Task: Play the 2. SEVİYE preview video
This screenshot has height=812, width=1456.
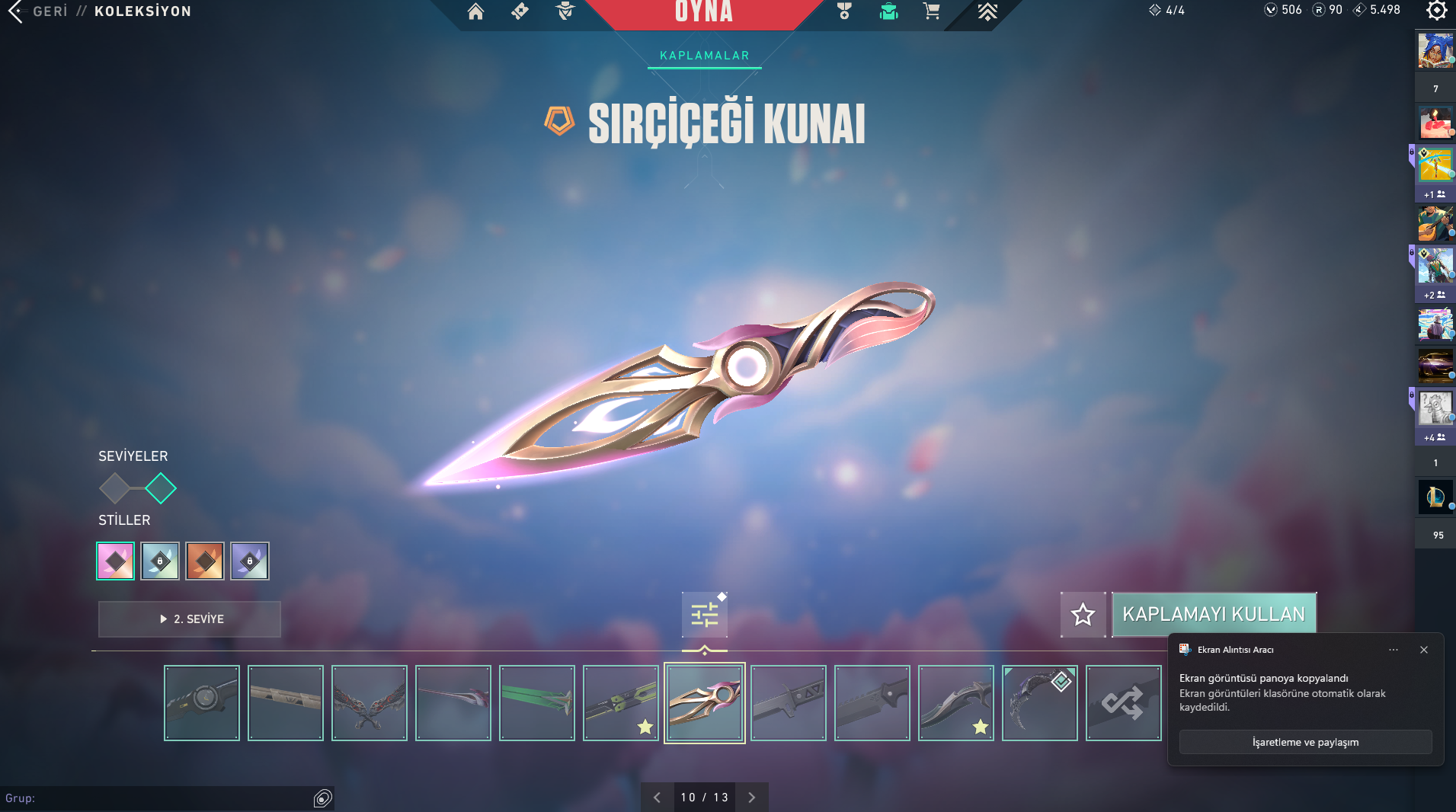Action: pos(190,619)
